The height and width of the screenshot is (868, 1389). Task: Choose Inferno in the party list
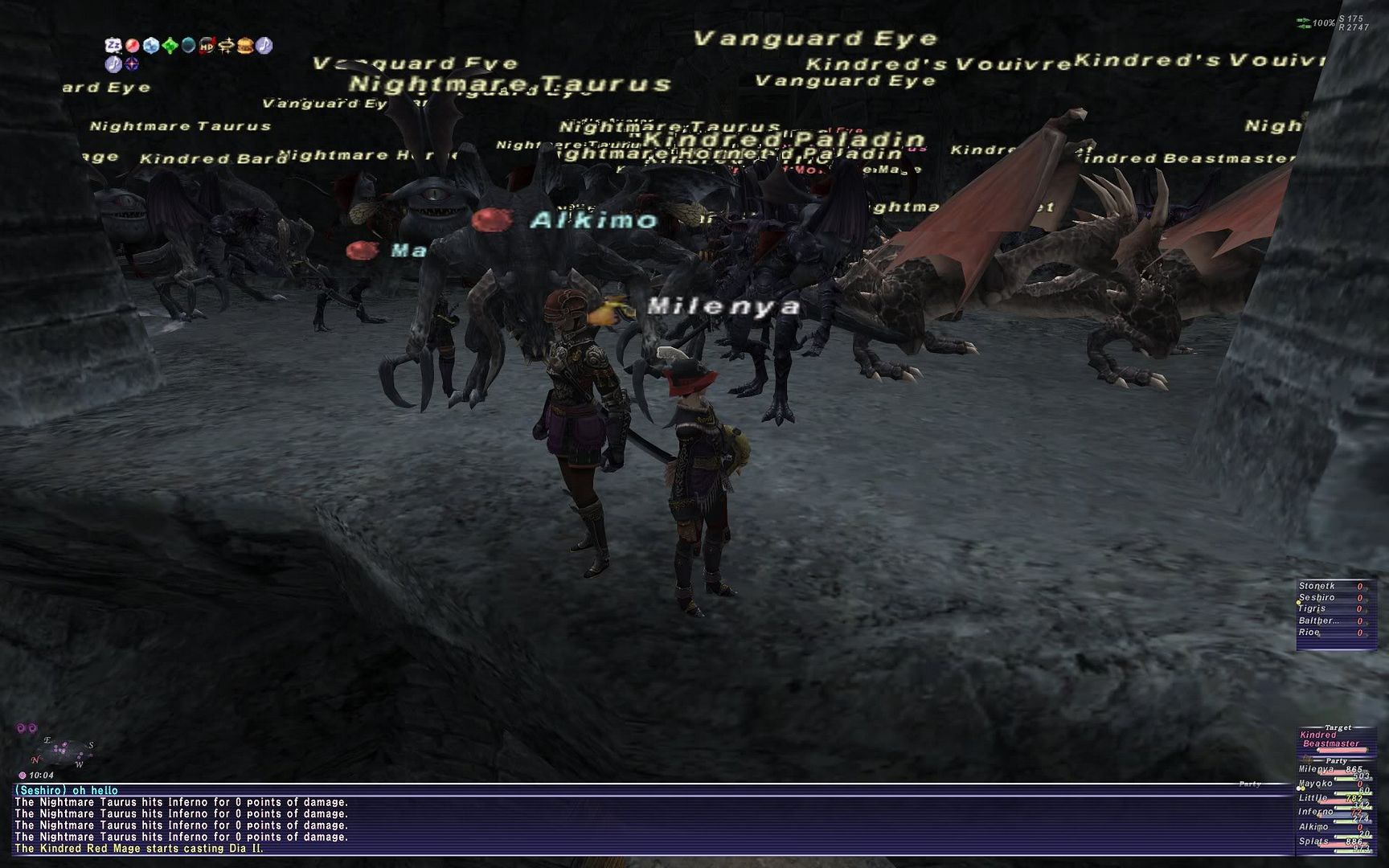click(x=1316, y=813)
